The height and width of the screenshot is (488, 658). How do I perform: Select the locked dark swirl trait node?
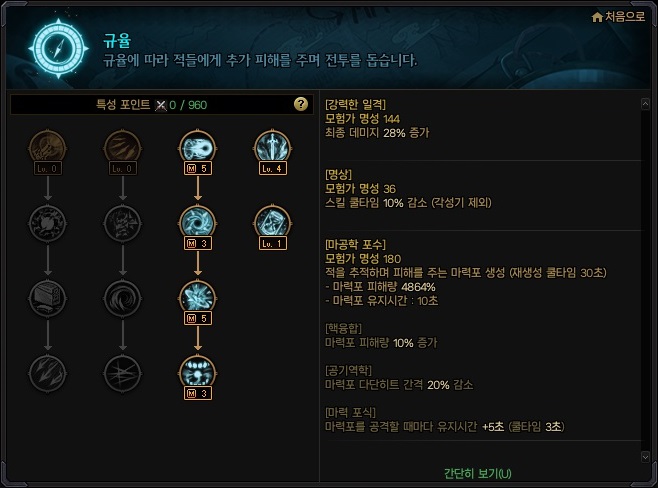122,297
